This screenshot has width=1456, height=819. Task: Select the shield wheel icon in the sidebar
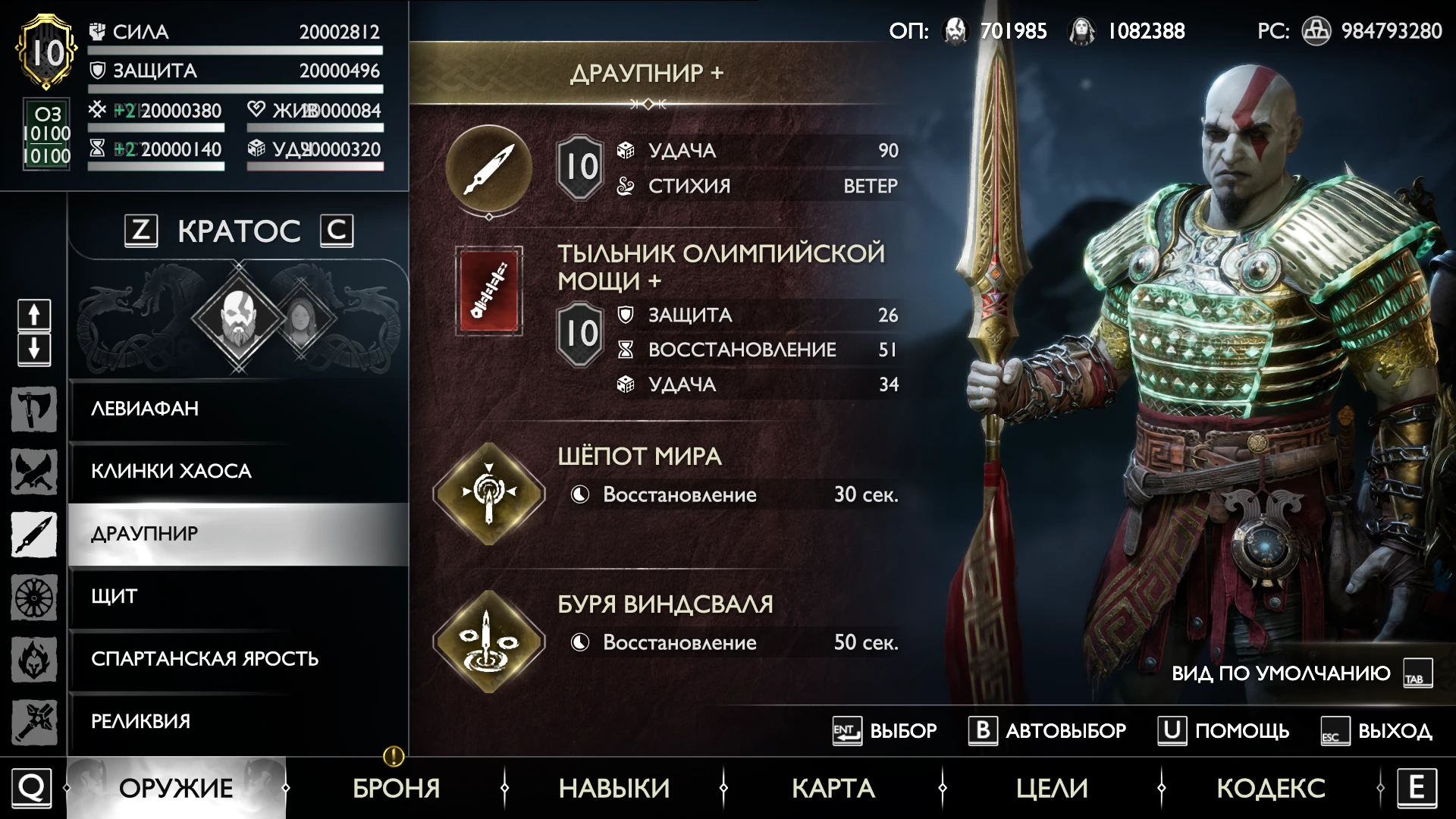tap(33, 598)
